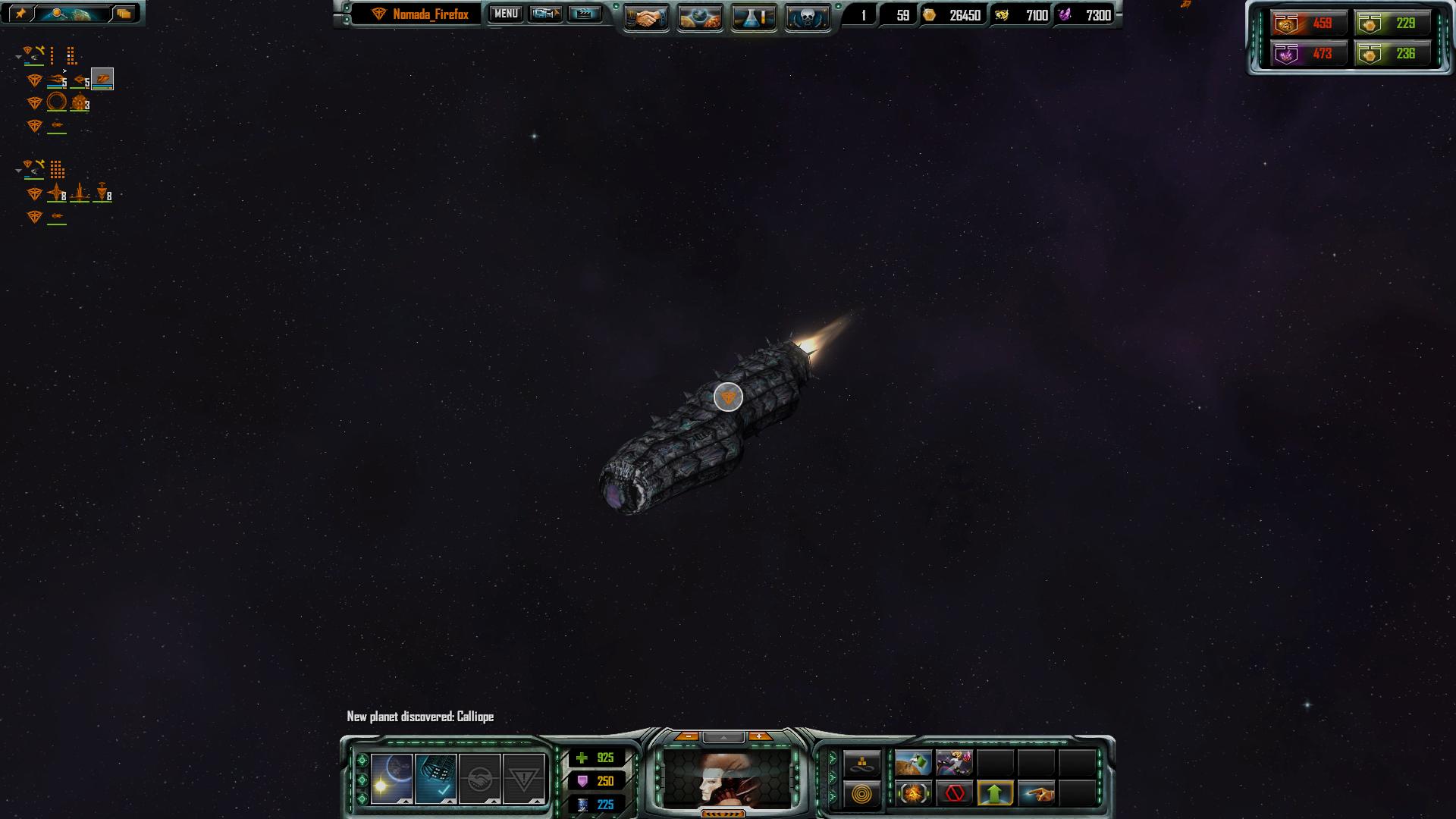The image size is (1456, 819).
Task: Click the camera cinematic mode button
Action: [545, 14]
